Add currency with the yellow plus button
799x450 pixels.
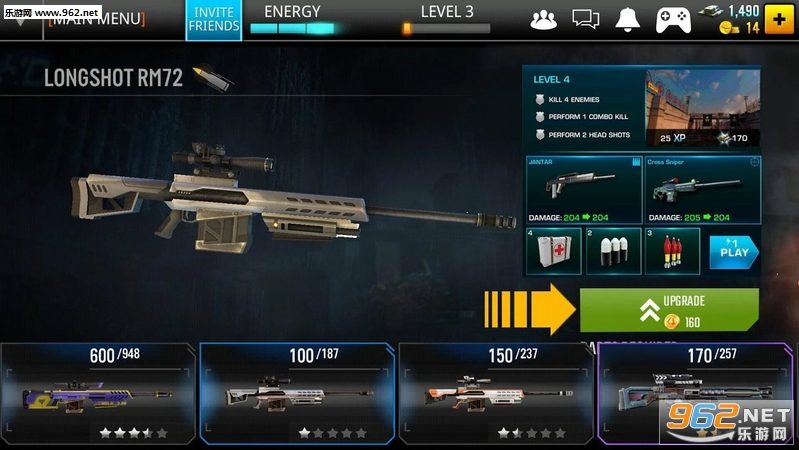click(780, 19)
